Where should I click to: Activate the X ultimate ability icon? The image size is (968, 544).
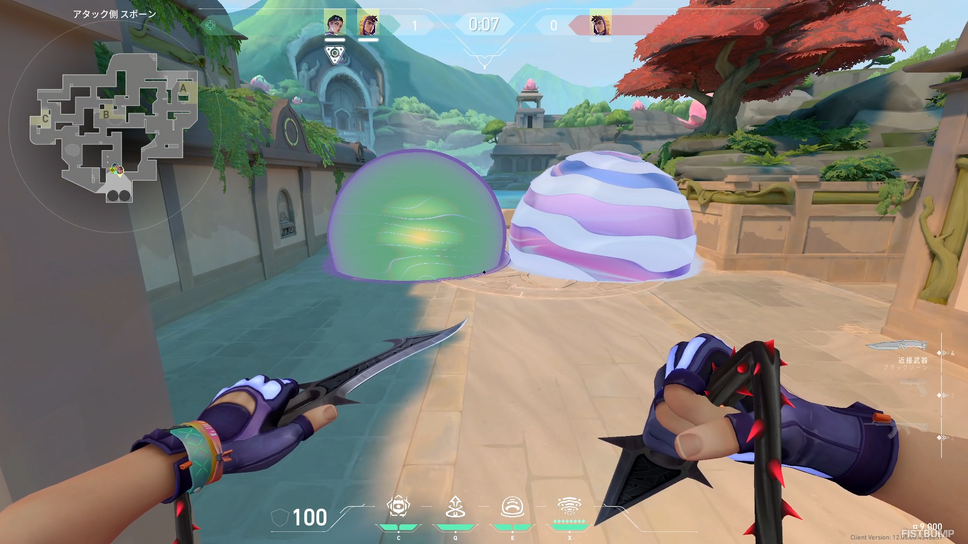[569, 506]
